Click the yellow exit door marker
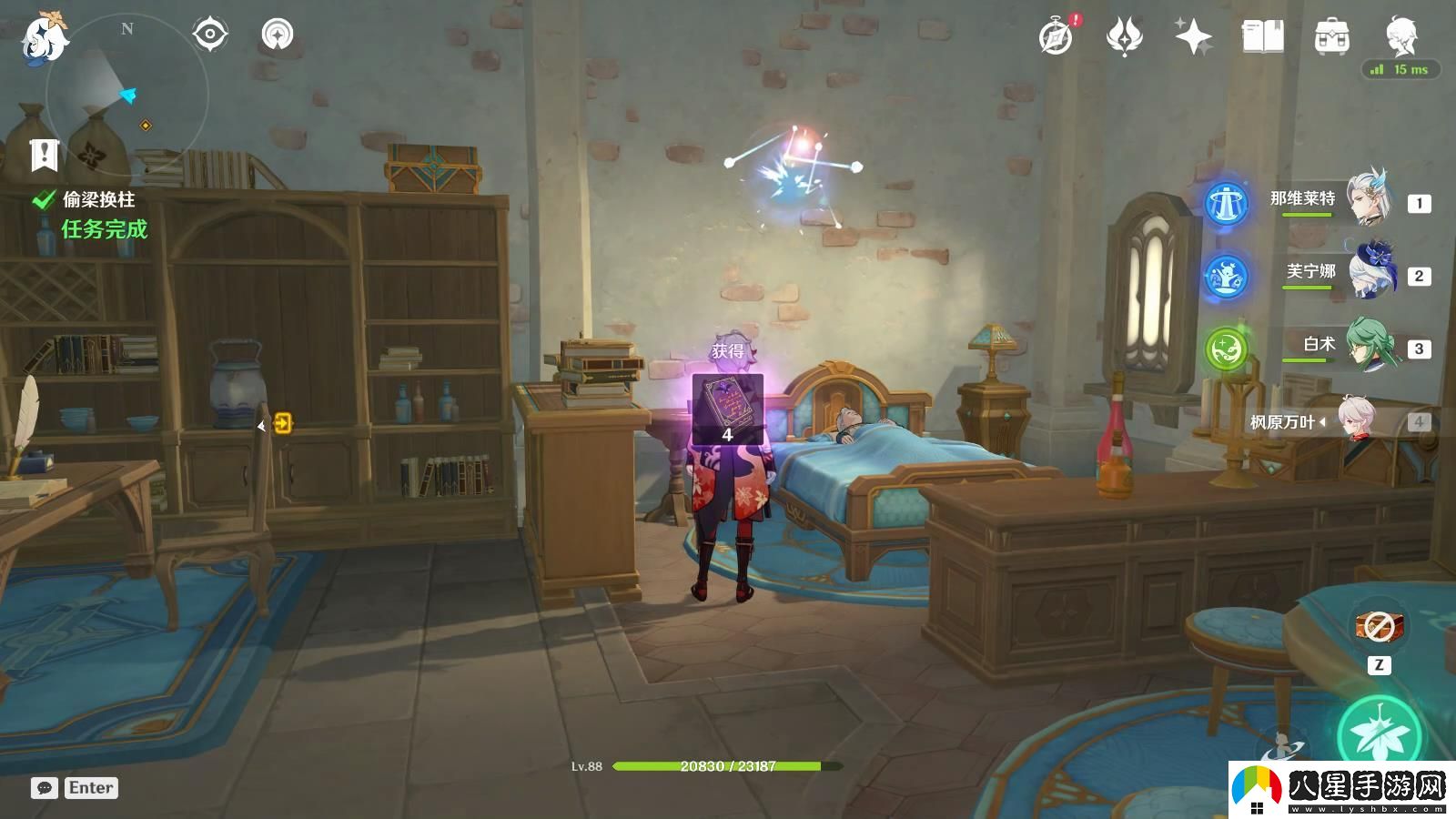Screen dimensions: 1456x819 [283, 423]
